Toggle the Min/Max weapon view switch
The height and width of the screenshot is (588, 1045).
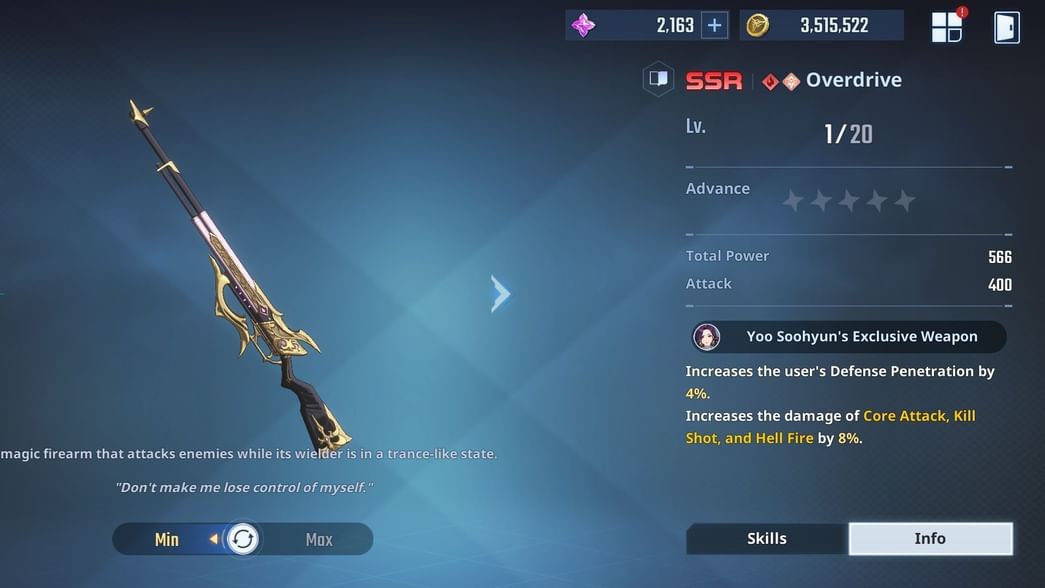click(242, 540)
